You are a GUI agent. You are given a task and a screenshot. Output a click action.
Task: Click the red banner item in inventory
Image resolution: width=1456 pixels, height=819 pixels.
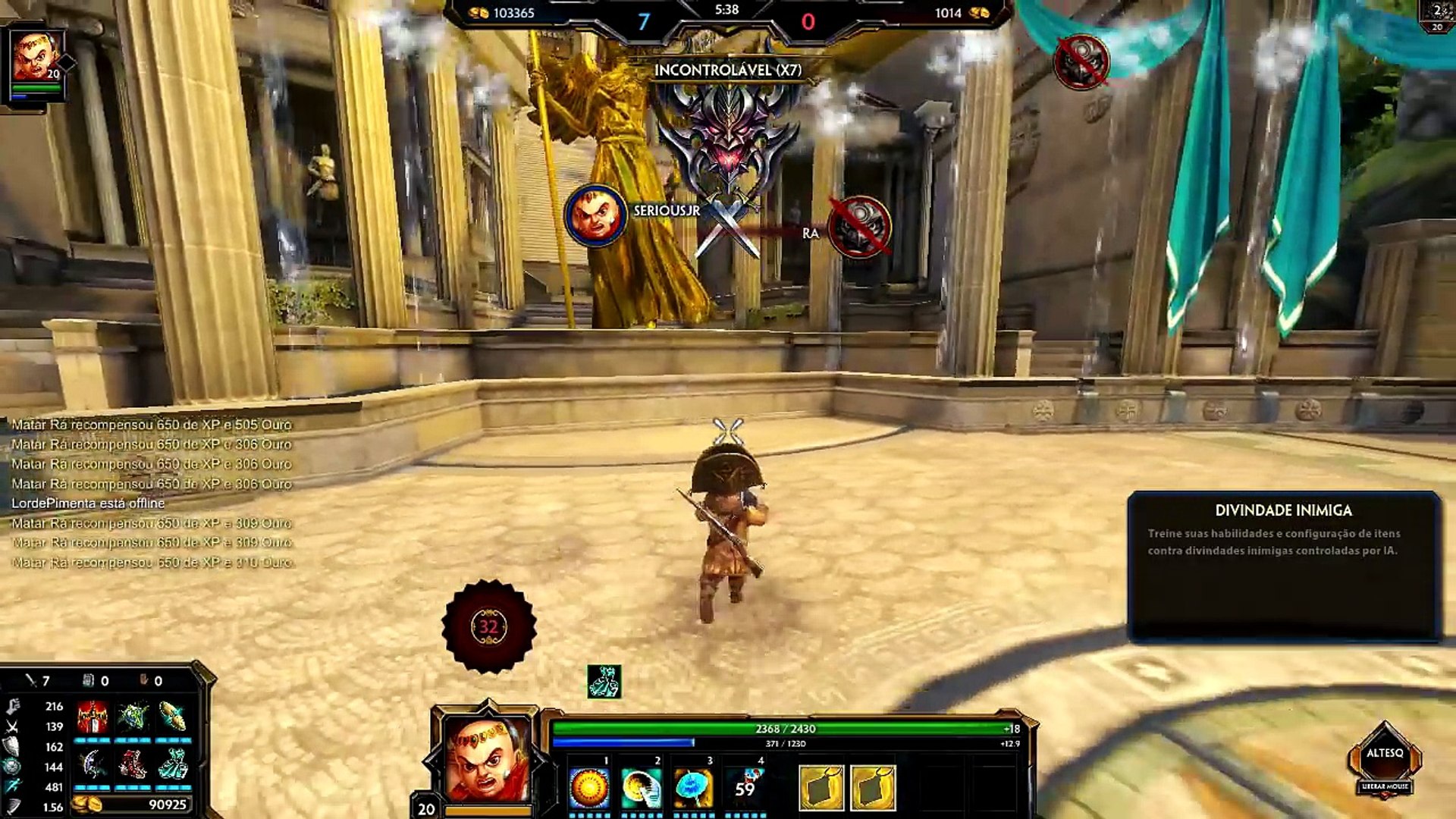[93, 717]
